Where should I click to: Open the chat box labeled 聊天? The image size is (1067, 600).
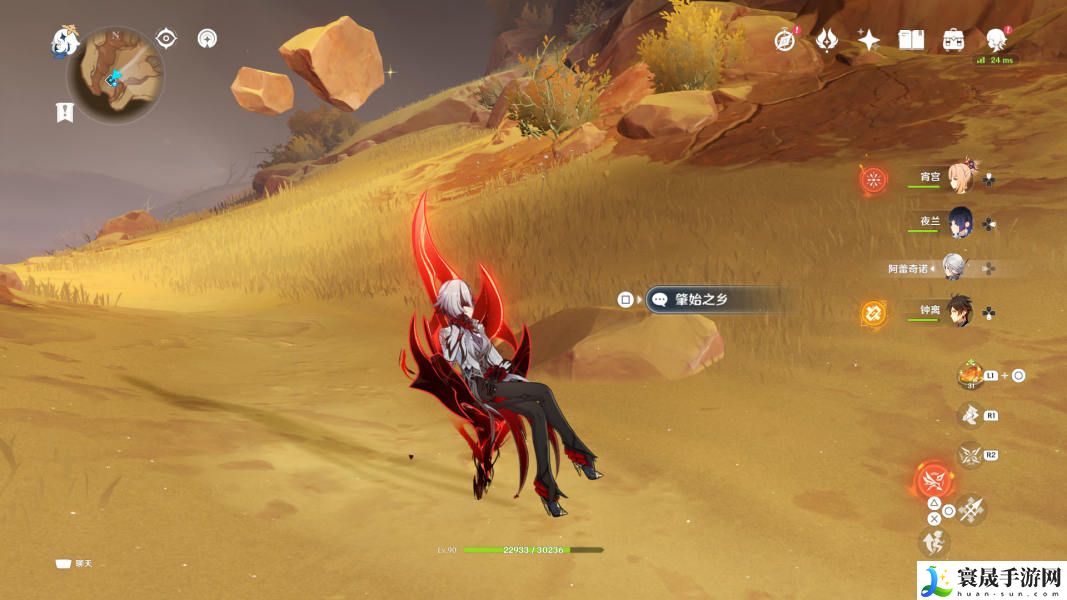73,564
